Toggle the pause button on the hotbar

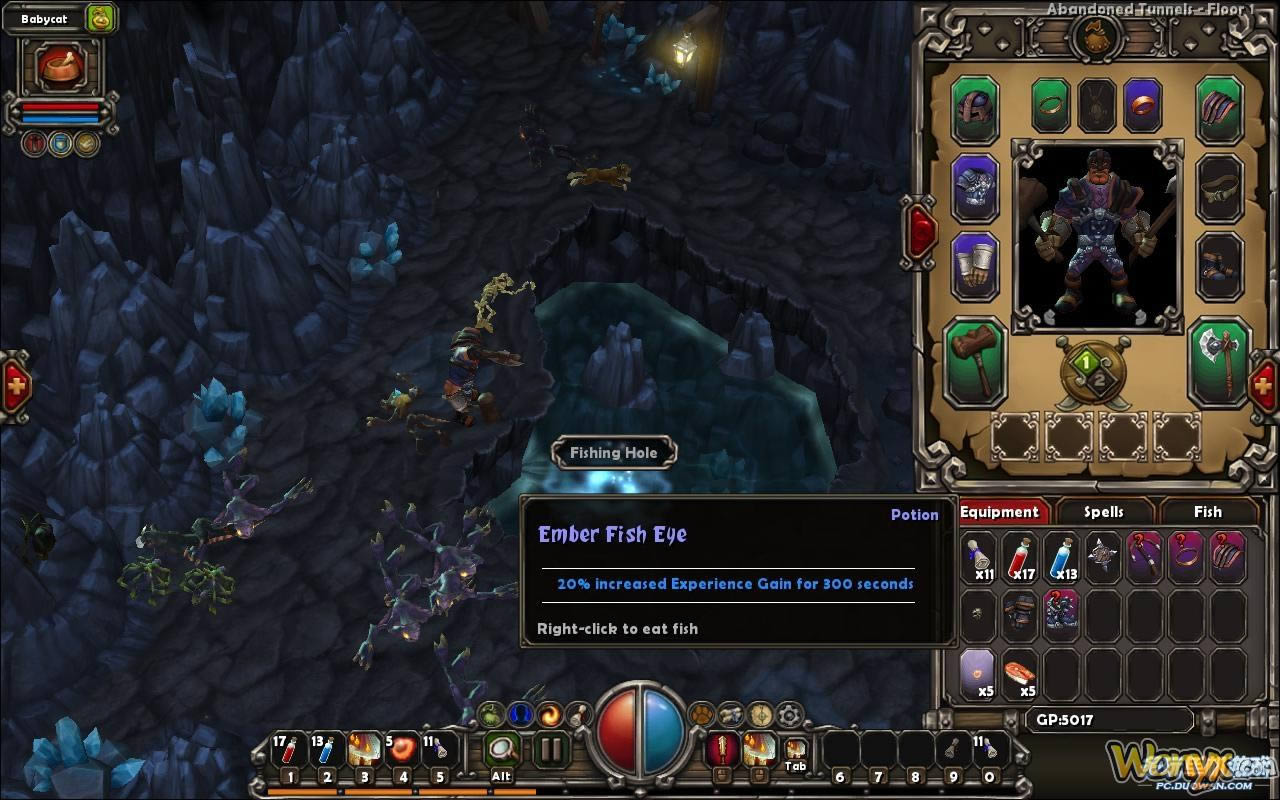pos(550,749)
